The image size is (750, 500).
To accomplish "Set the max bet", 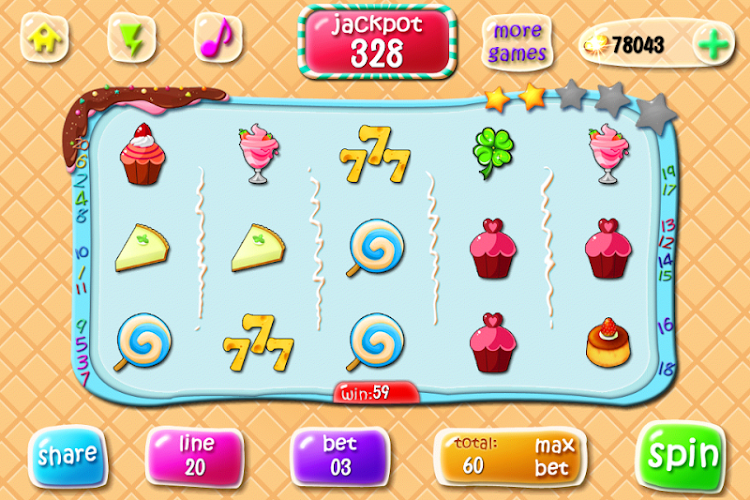I will pyautogui.click(x=553, y=455).
